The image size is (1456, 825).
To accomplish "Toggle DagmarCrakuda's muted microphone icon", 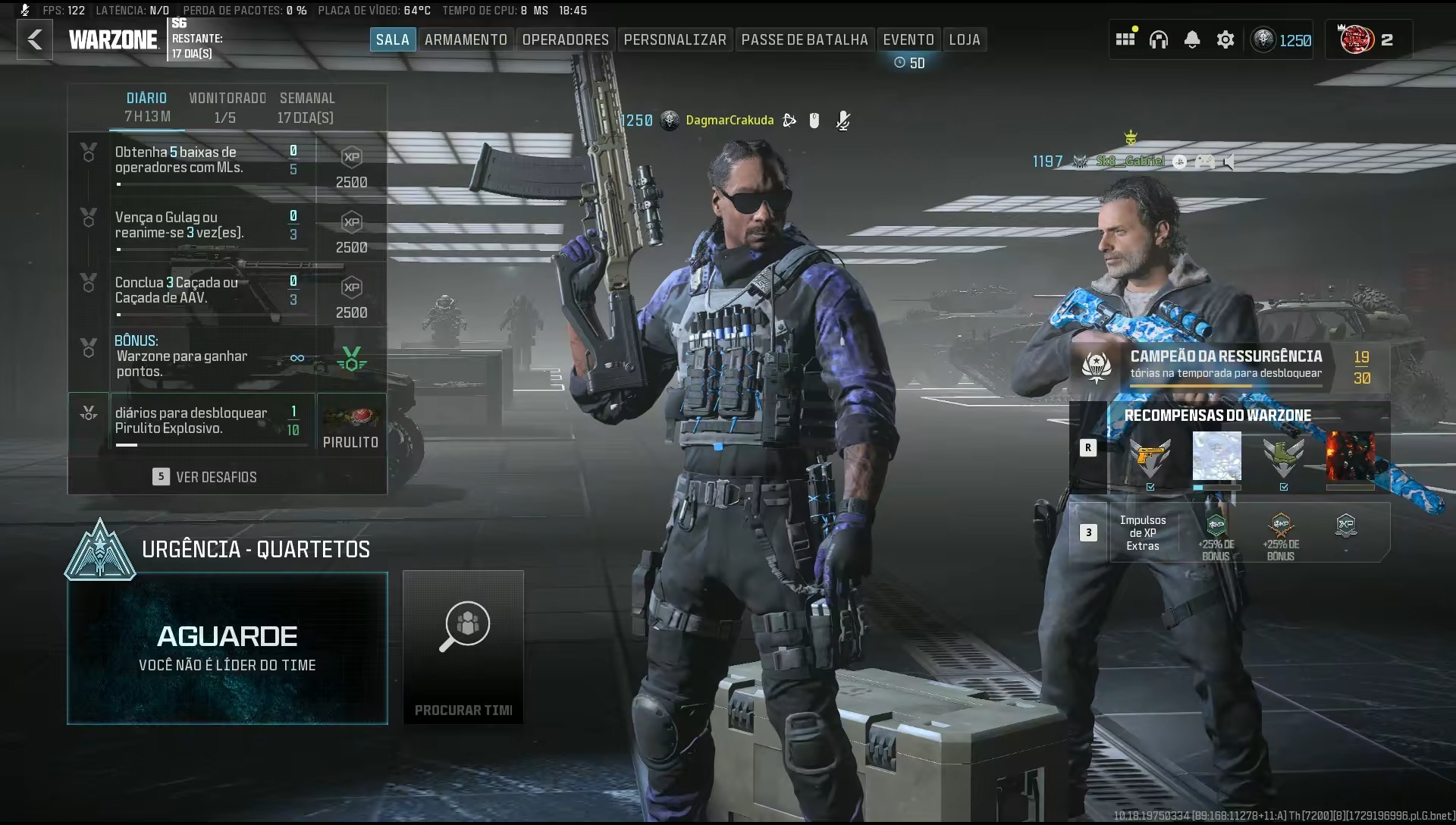I will pyautogui.click(x=843, y=121).
